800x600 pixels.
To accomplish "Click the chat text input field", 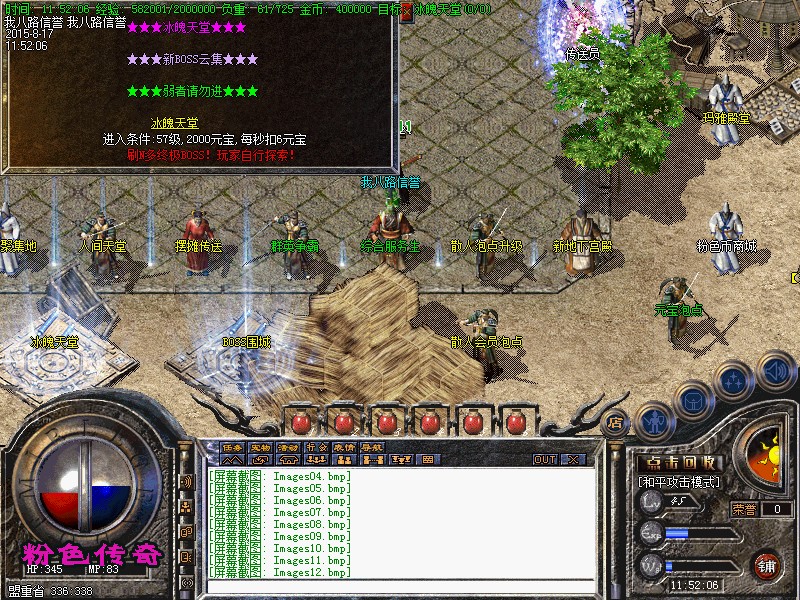I will click(x=400, y=584).
